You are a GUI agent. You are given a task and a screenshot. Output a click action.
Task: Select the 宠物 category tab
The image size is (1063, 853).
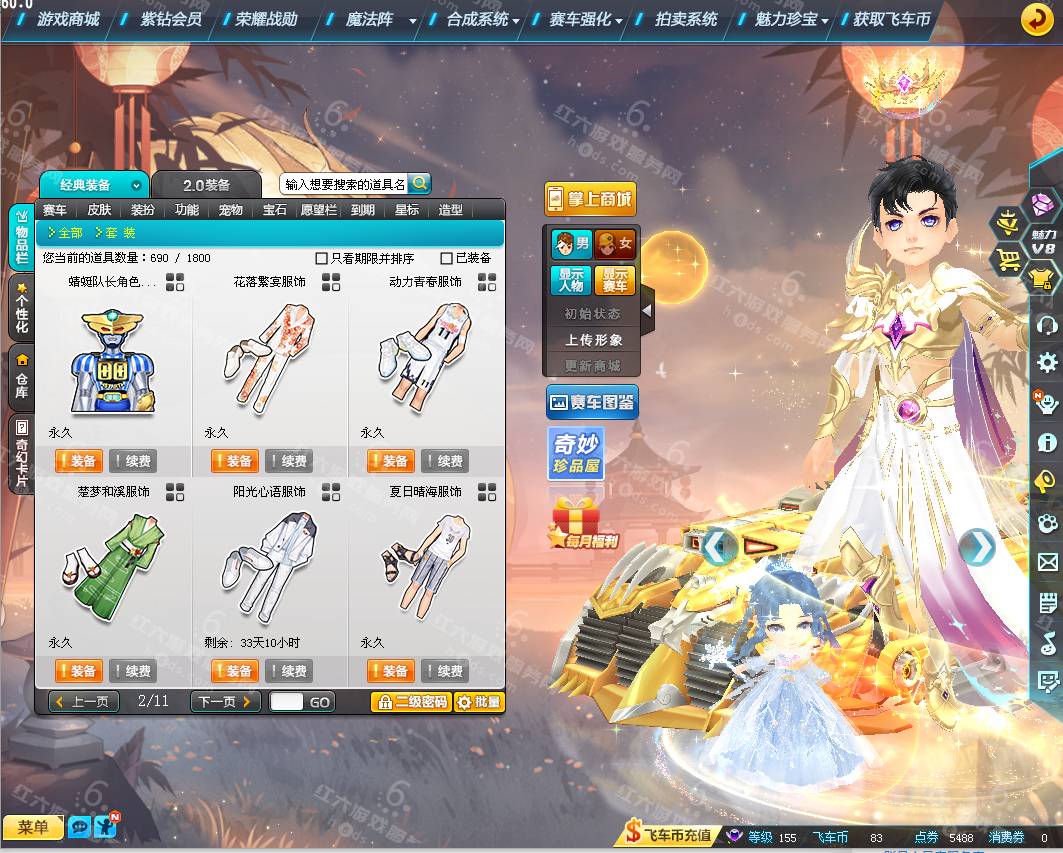point(231,210)
